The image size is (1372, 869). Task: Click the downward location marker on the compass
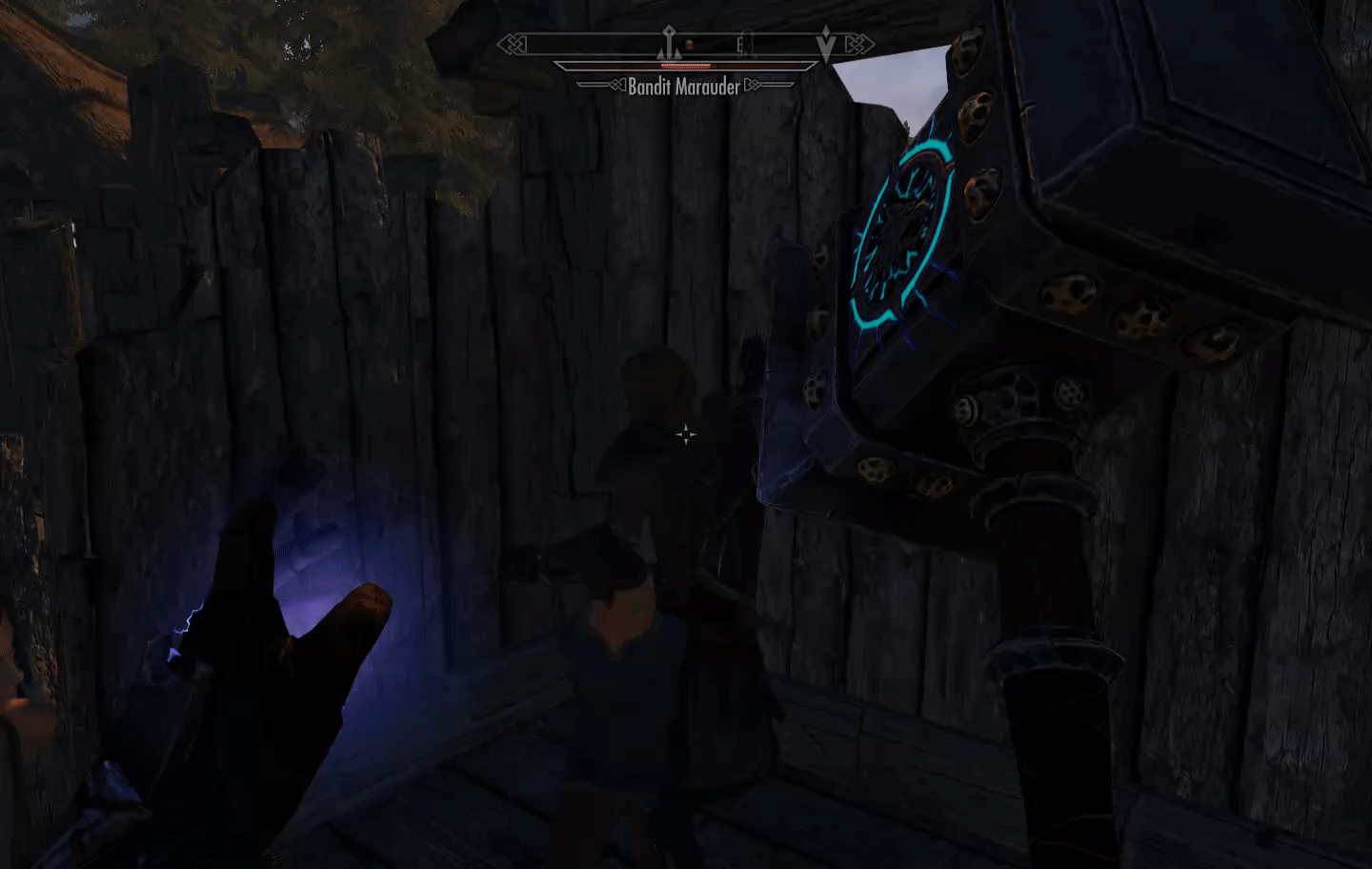pos(825,44)
